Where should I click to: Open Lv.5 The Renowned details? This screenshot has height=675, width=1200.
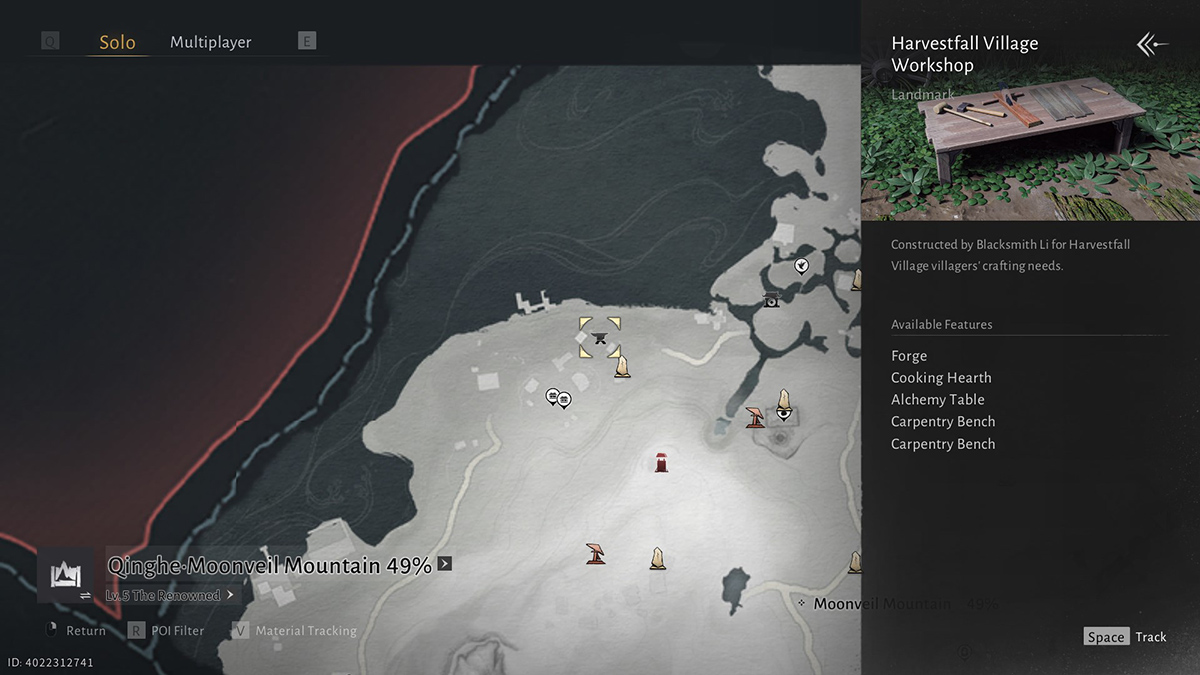pyautogui.click(x=170, y=595)
